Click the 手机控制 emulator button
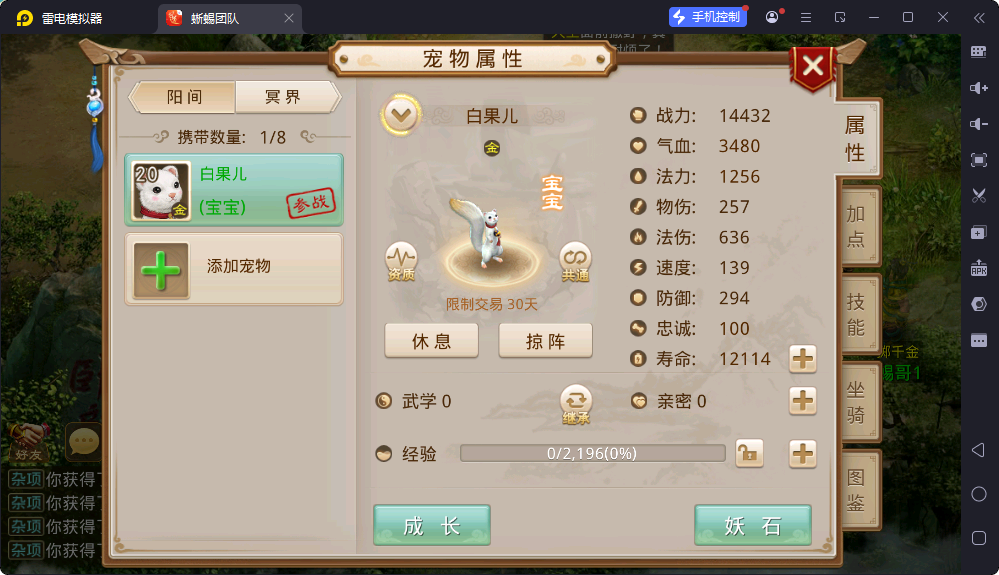 pyautogui.click(x=708, y=17)
